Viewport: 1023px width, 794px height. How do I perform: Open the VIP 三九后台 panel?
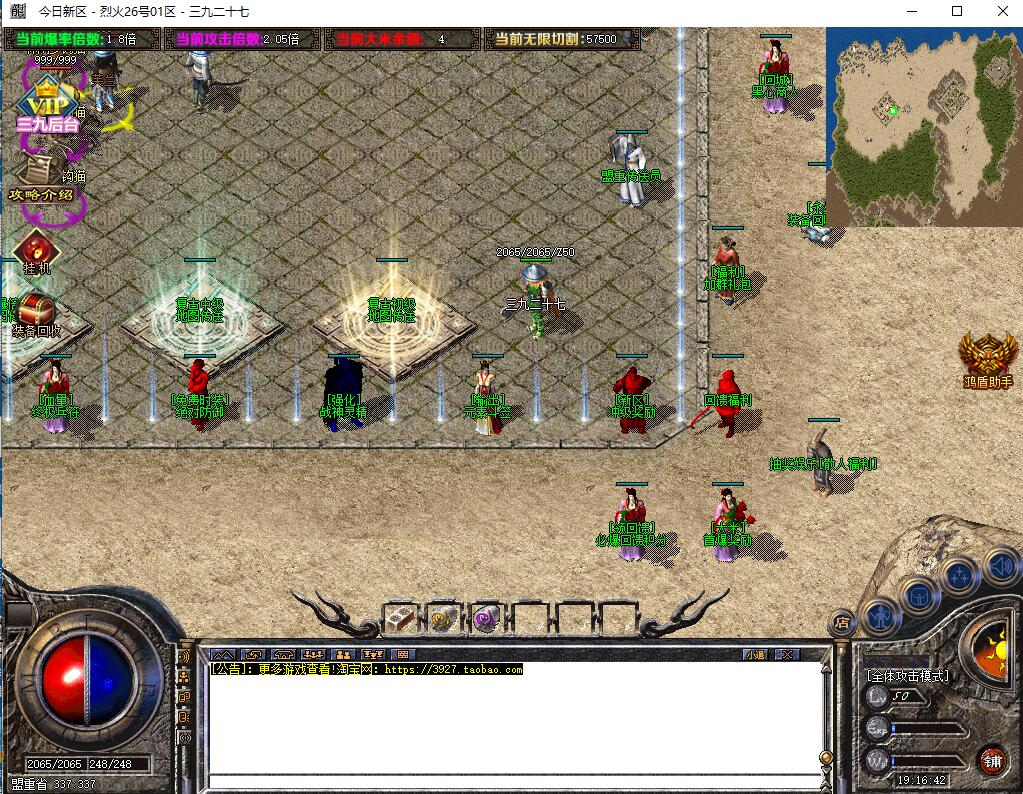tap(46, 108)
